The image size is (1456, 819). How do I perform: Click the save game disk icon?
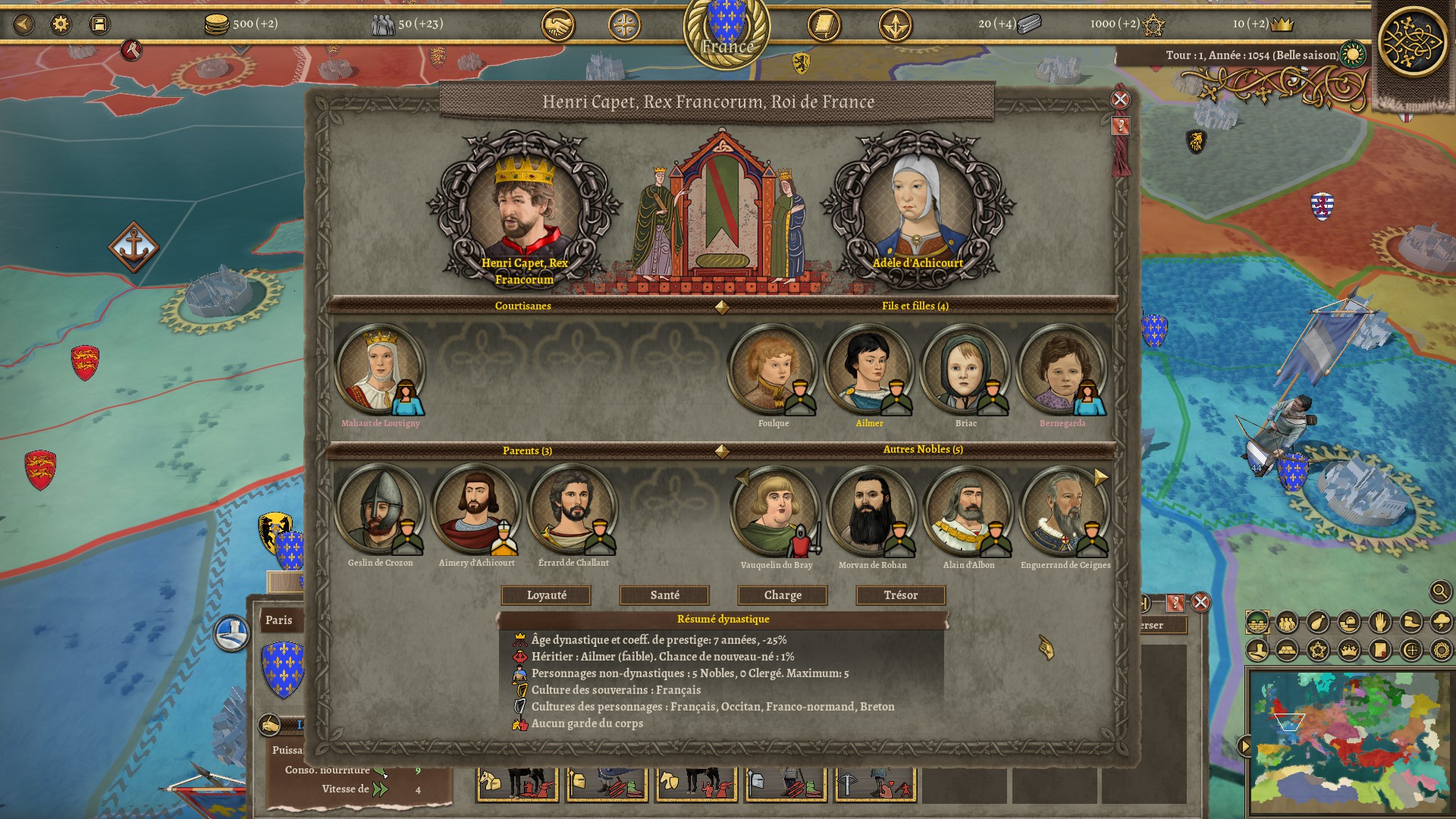tap(99, 24)
